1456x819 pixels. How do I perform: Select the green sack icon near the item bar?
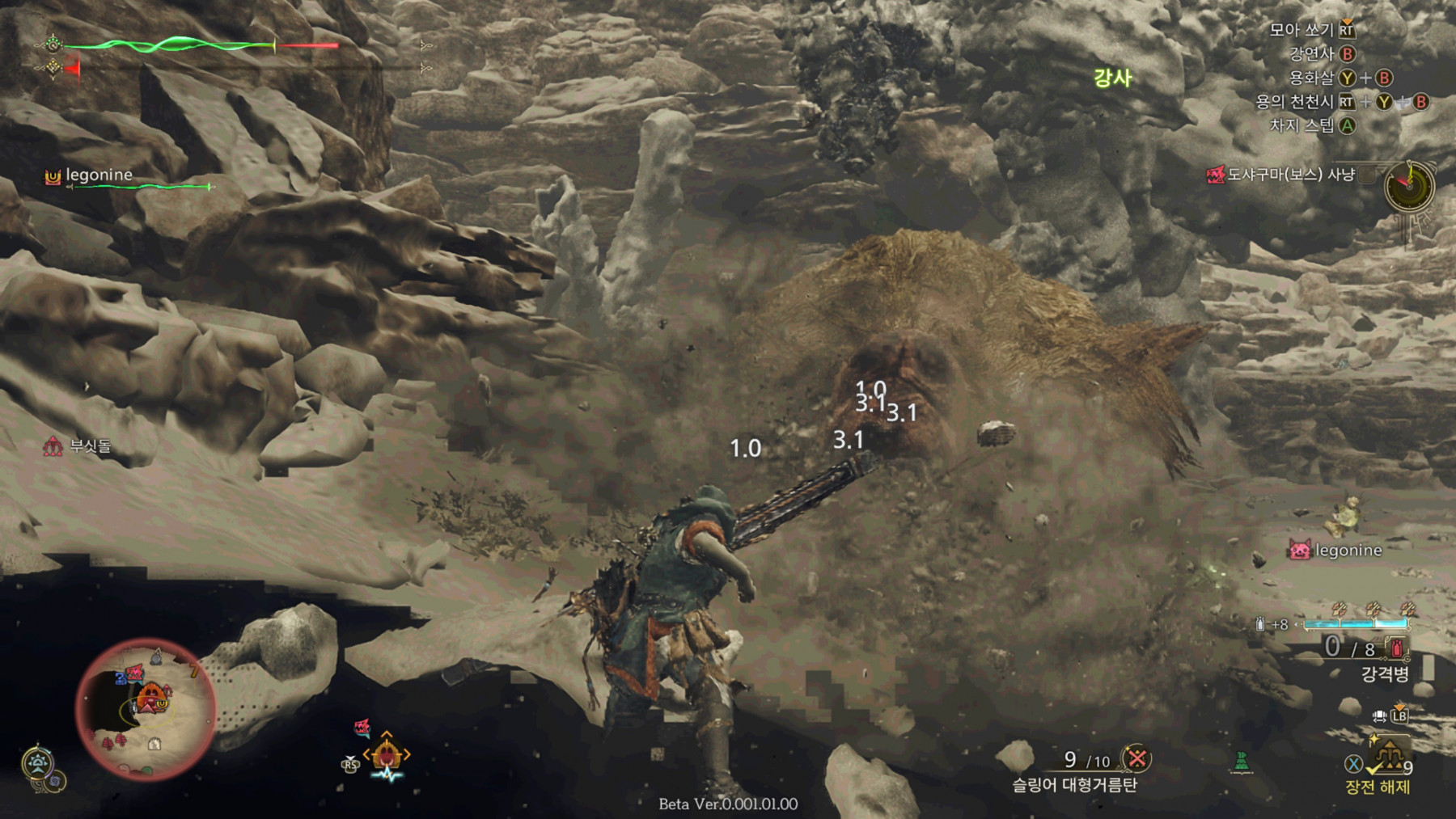1242,762
